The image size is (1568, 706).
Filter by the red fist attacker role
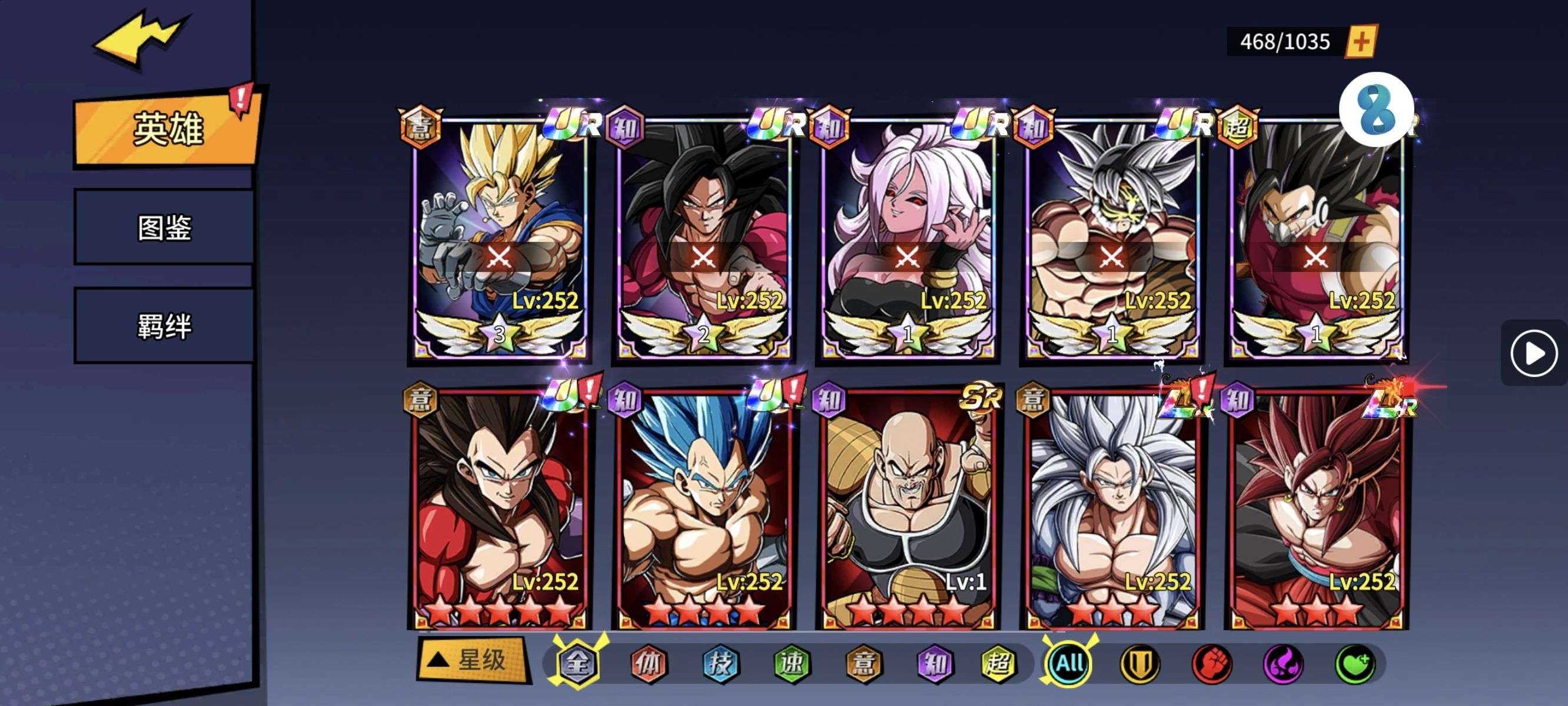1211,664
